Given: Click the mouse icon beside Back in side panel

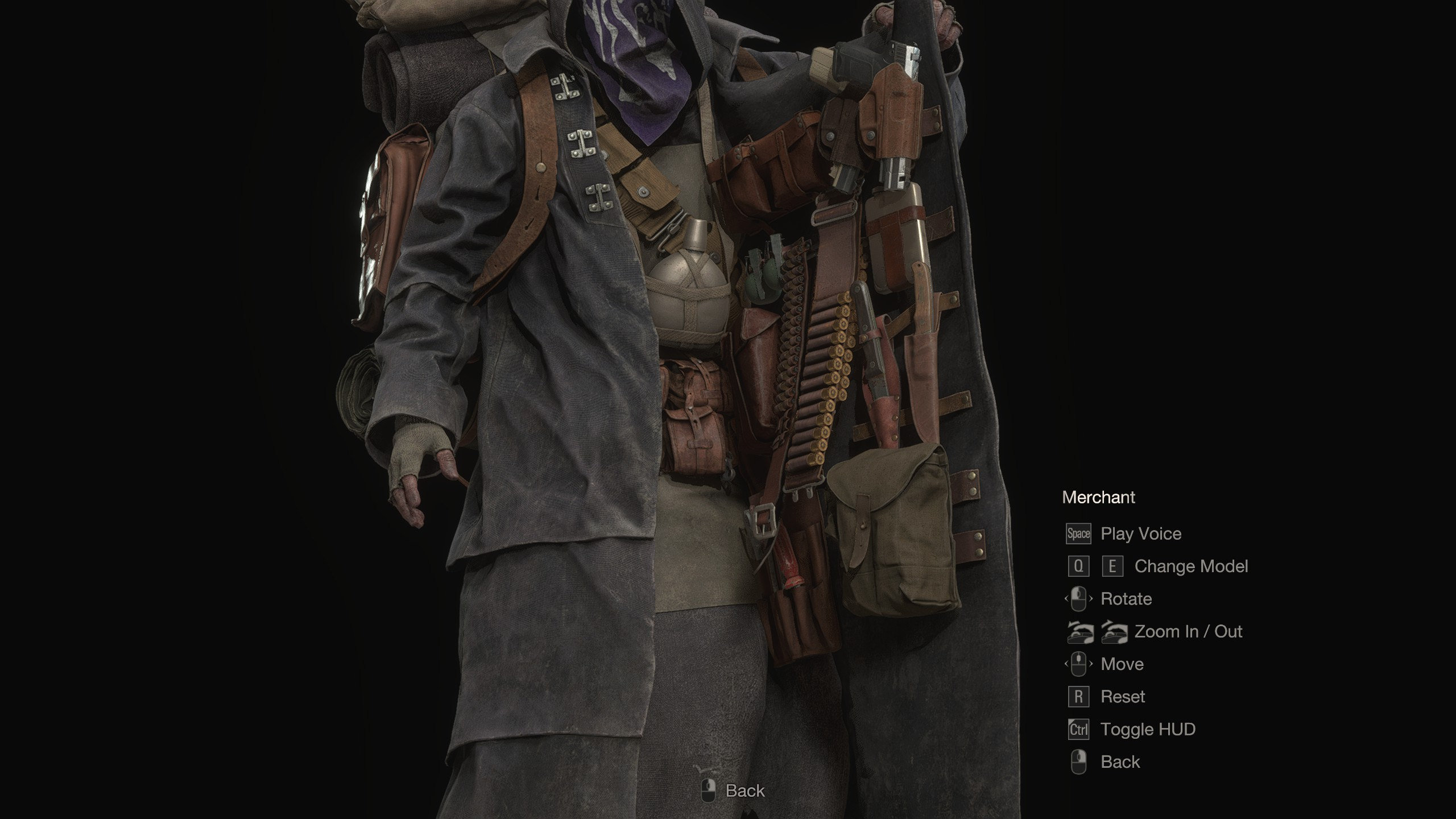Looking at the screenshot, I should point(1078,762).
